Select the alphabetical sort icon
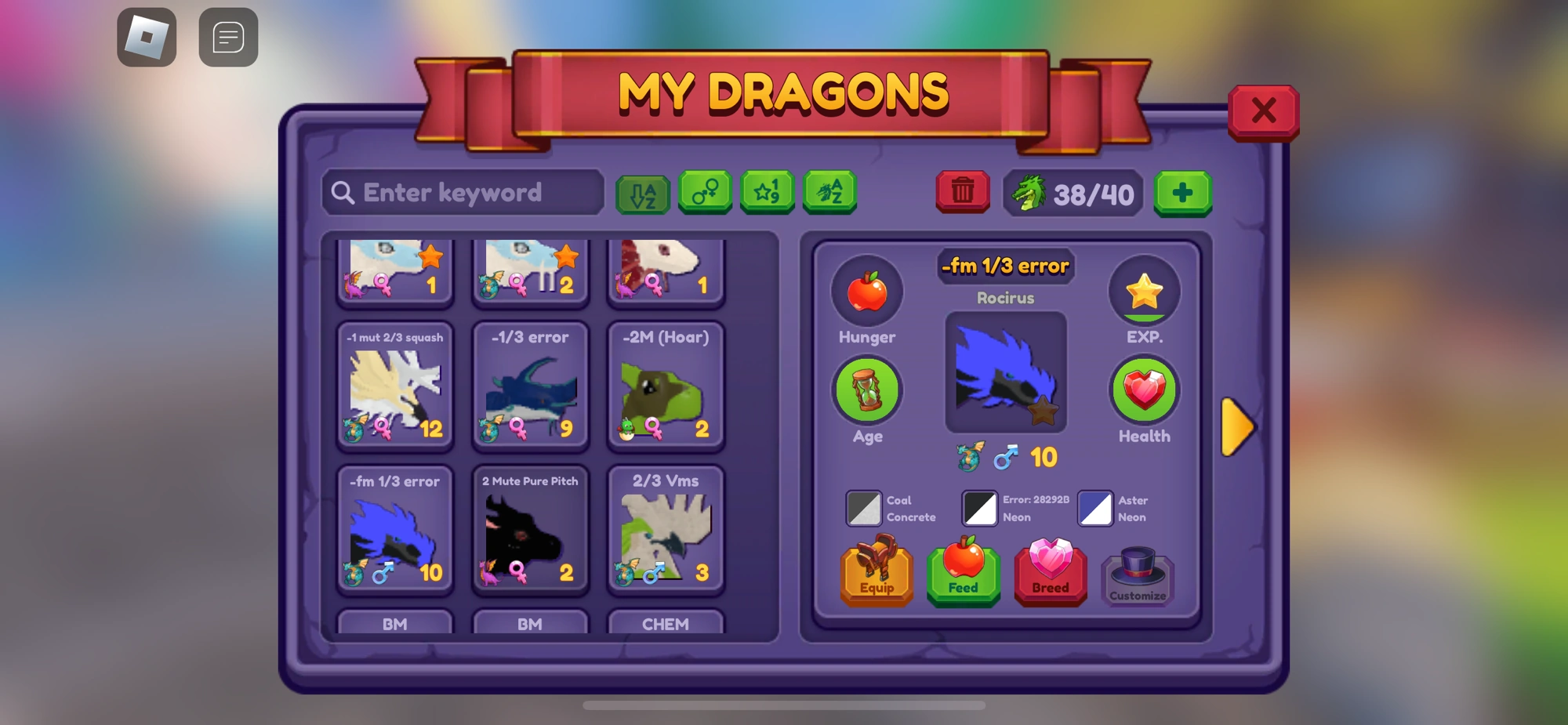 644,192
